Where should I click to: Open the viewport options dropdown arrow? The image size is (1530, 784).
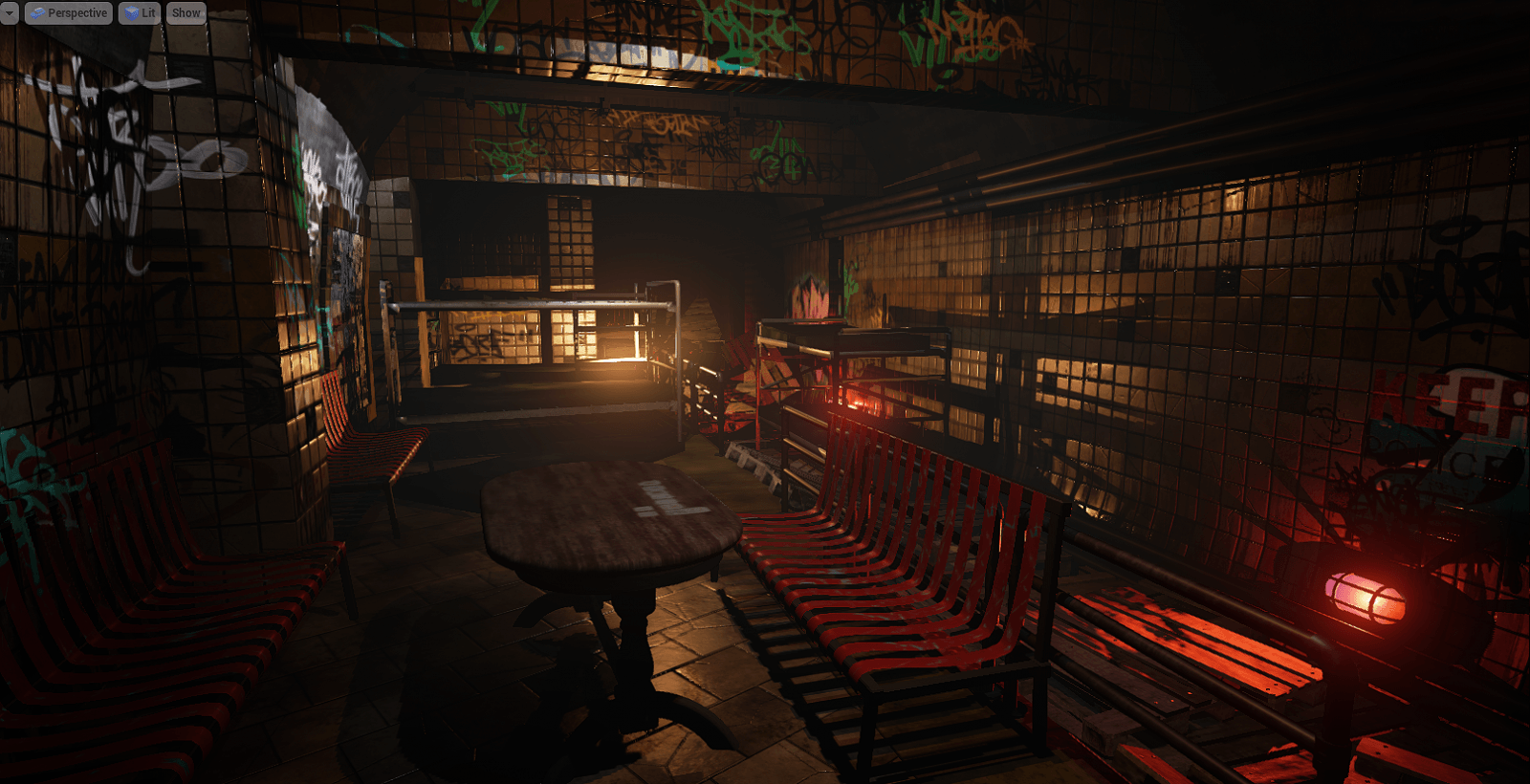click(x=9, y=12)
